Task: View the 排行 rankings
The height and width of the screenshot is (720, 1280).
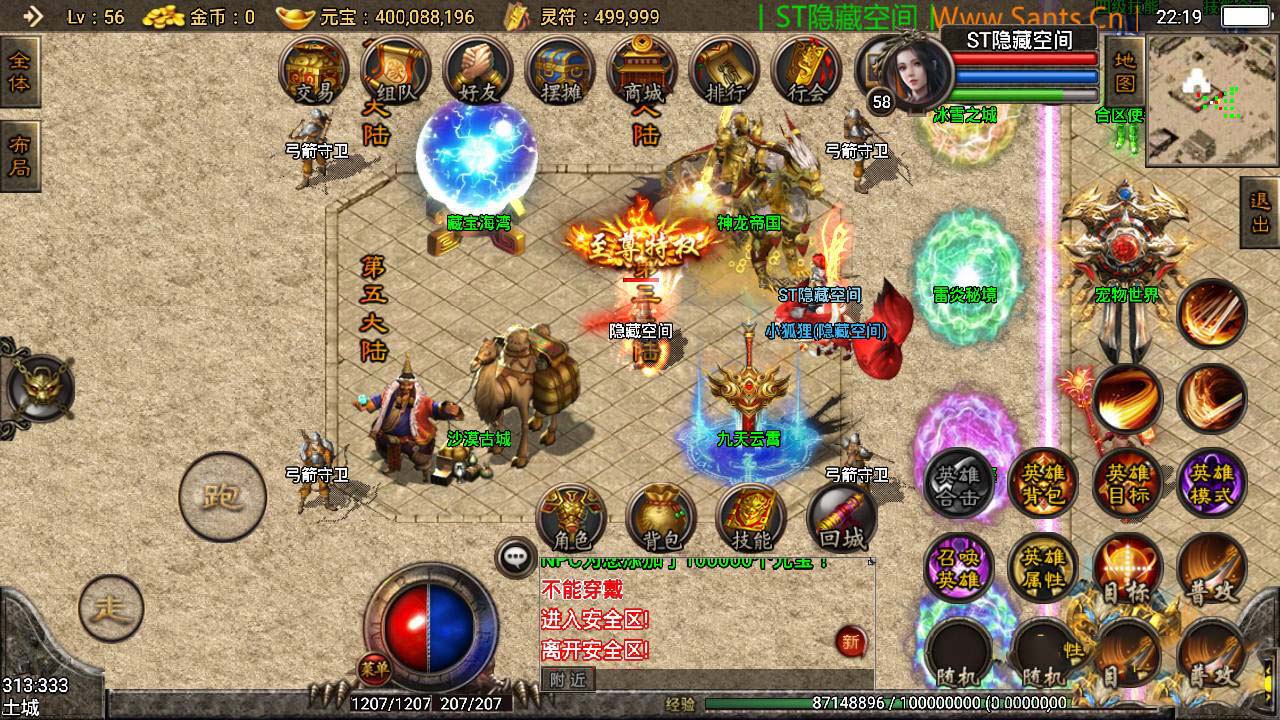Action: 725,72
